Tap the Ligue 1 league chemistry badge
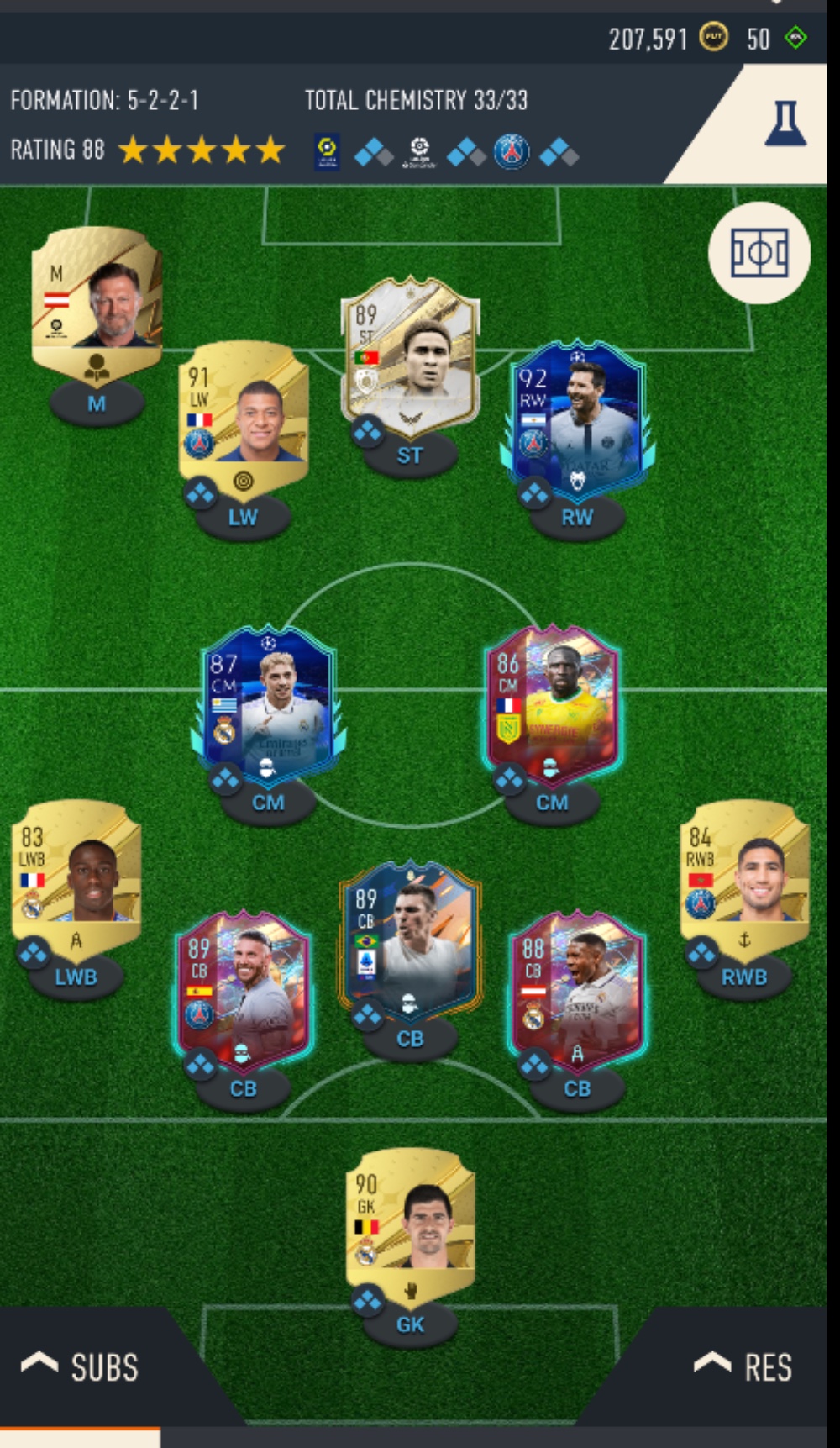 coord(327,152)
